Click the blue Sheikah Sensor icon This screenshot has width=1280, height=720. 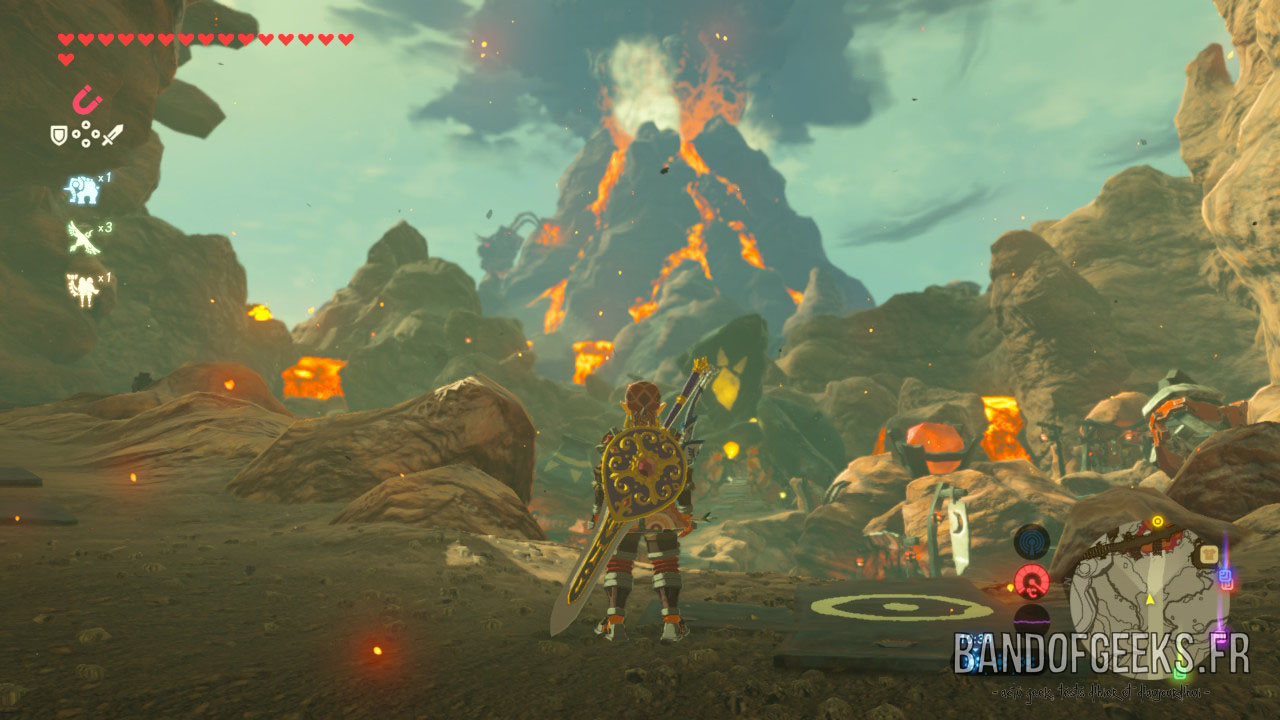(1031, 541)
